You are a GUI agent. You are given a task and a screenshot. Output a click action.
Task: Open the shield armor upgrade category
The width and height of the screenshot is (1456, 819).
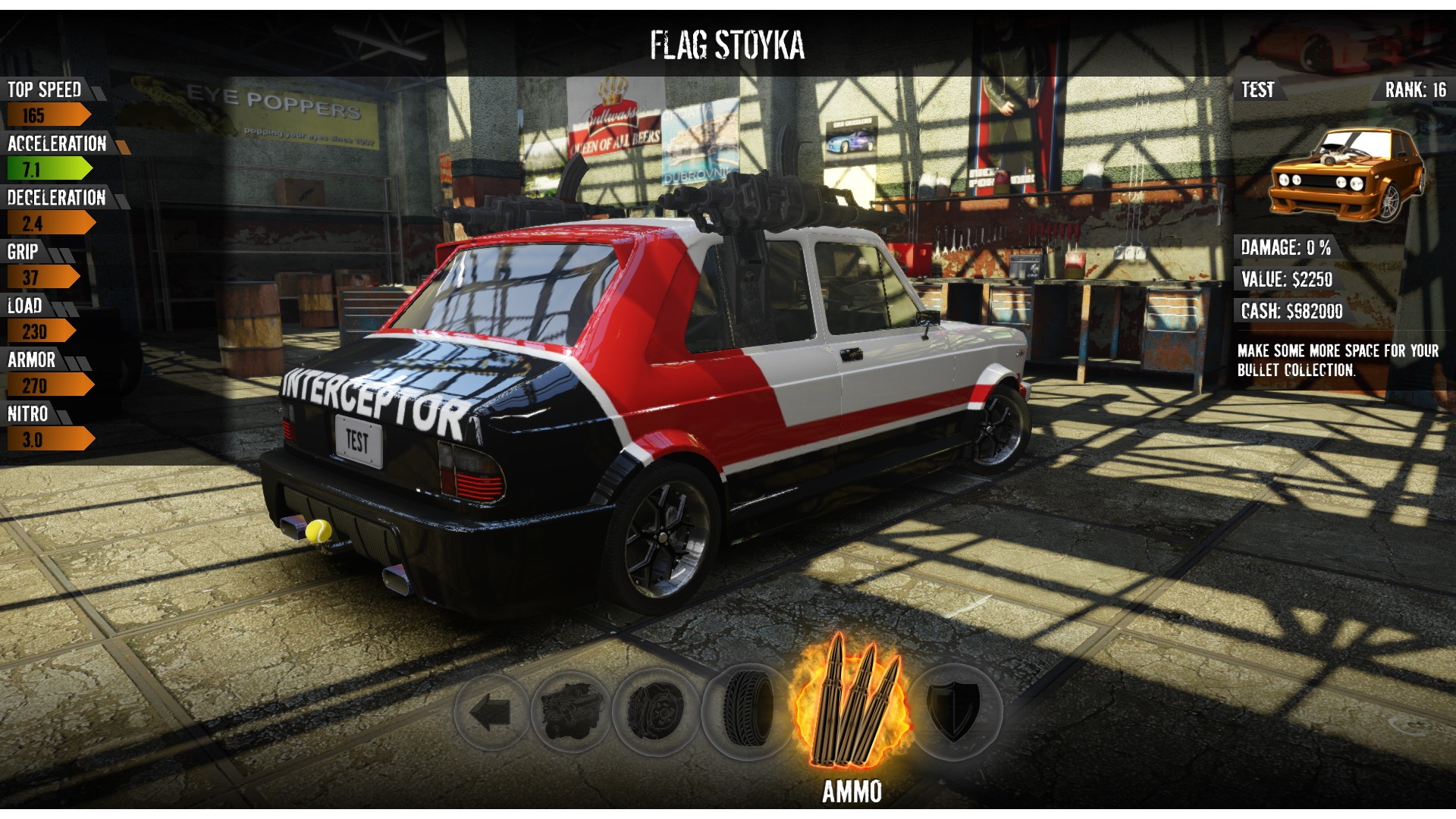click(x=955, y=711)
